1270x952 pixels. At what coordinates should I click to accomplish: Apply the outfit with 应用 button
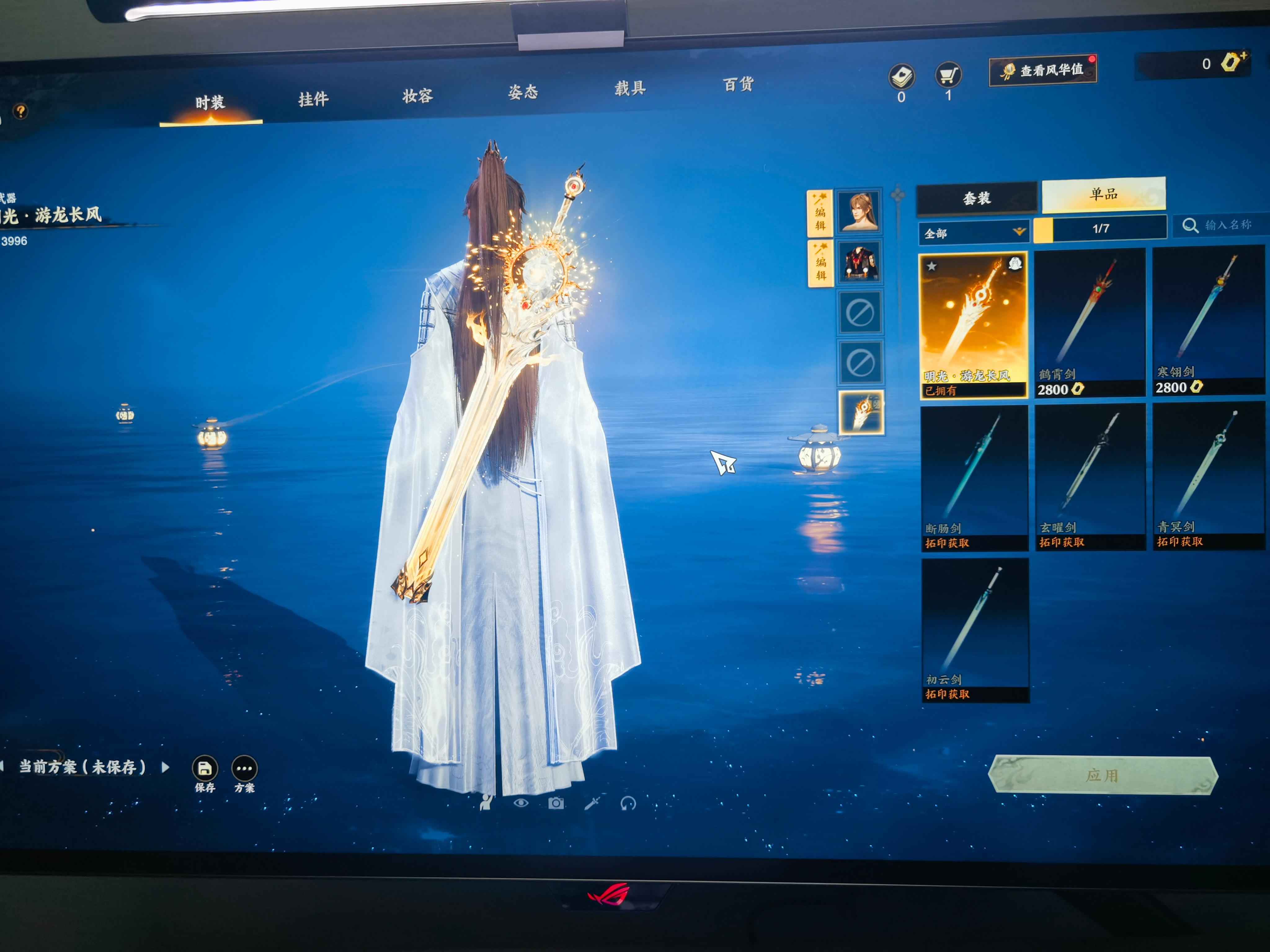(x=1102, y=775)
